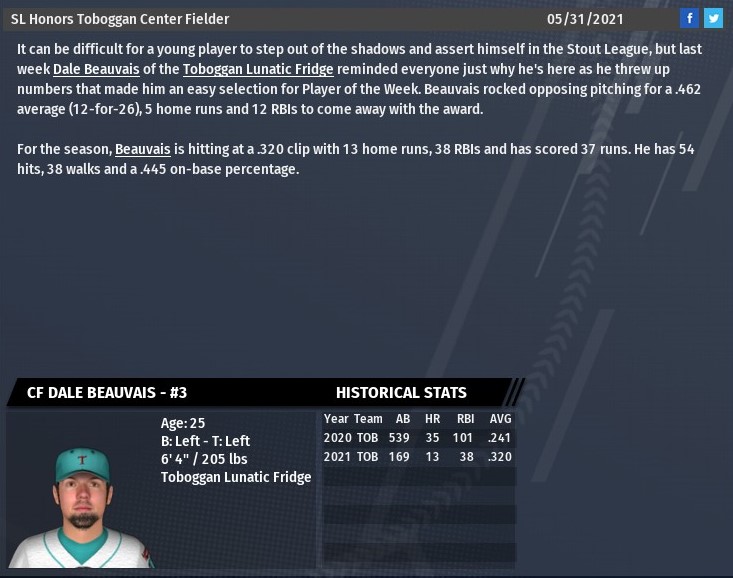Share the article on Facebook
This screenshot has height=578, width=733.
tap(689, 19)
